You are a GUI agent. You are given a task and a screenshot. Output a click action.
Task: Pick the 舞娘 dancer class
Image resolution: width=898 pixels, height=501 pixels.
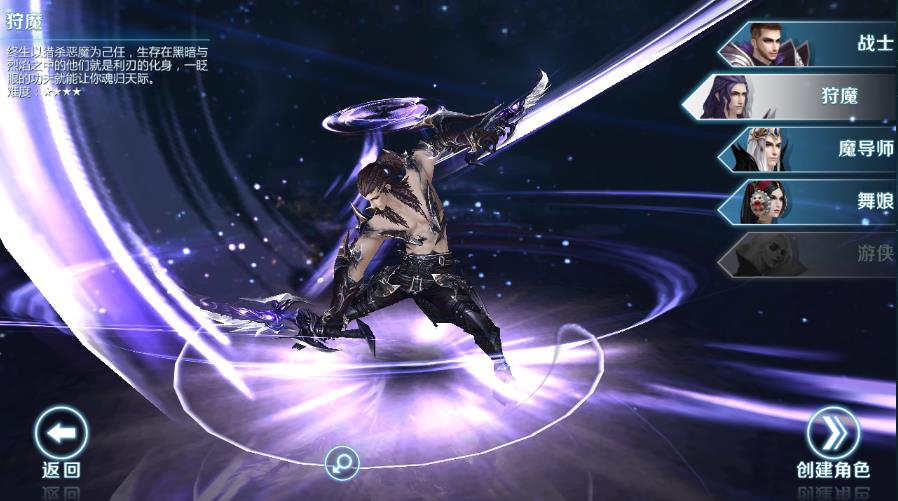point(810,201)
